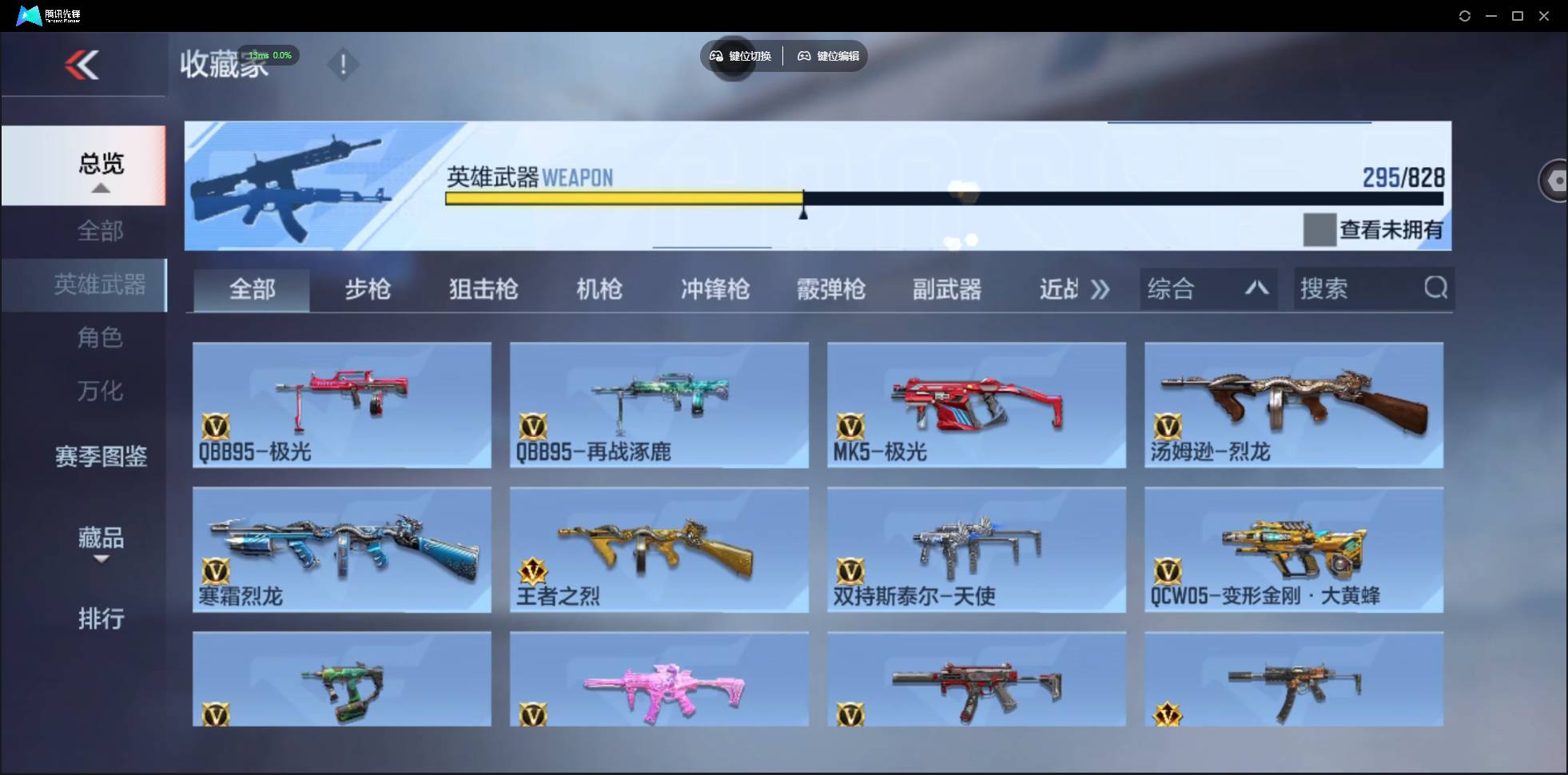Screen dimensions: 1568x775
Task: Click the back arrow to exit 收藏家
Action: tap(82, 65)
